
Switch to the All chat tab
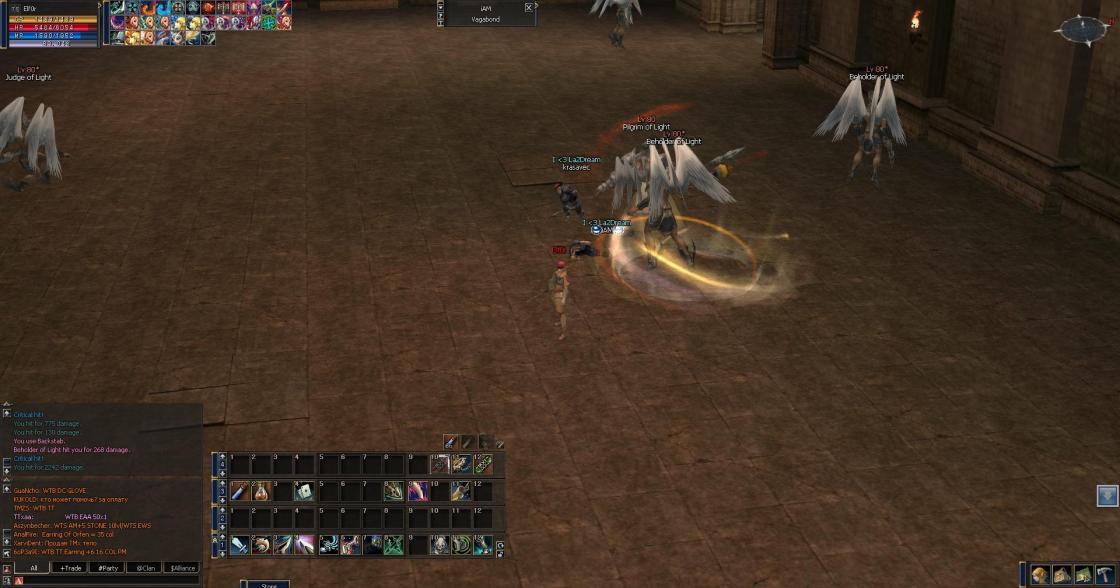33,567
